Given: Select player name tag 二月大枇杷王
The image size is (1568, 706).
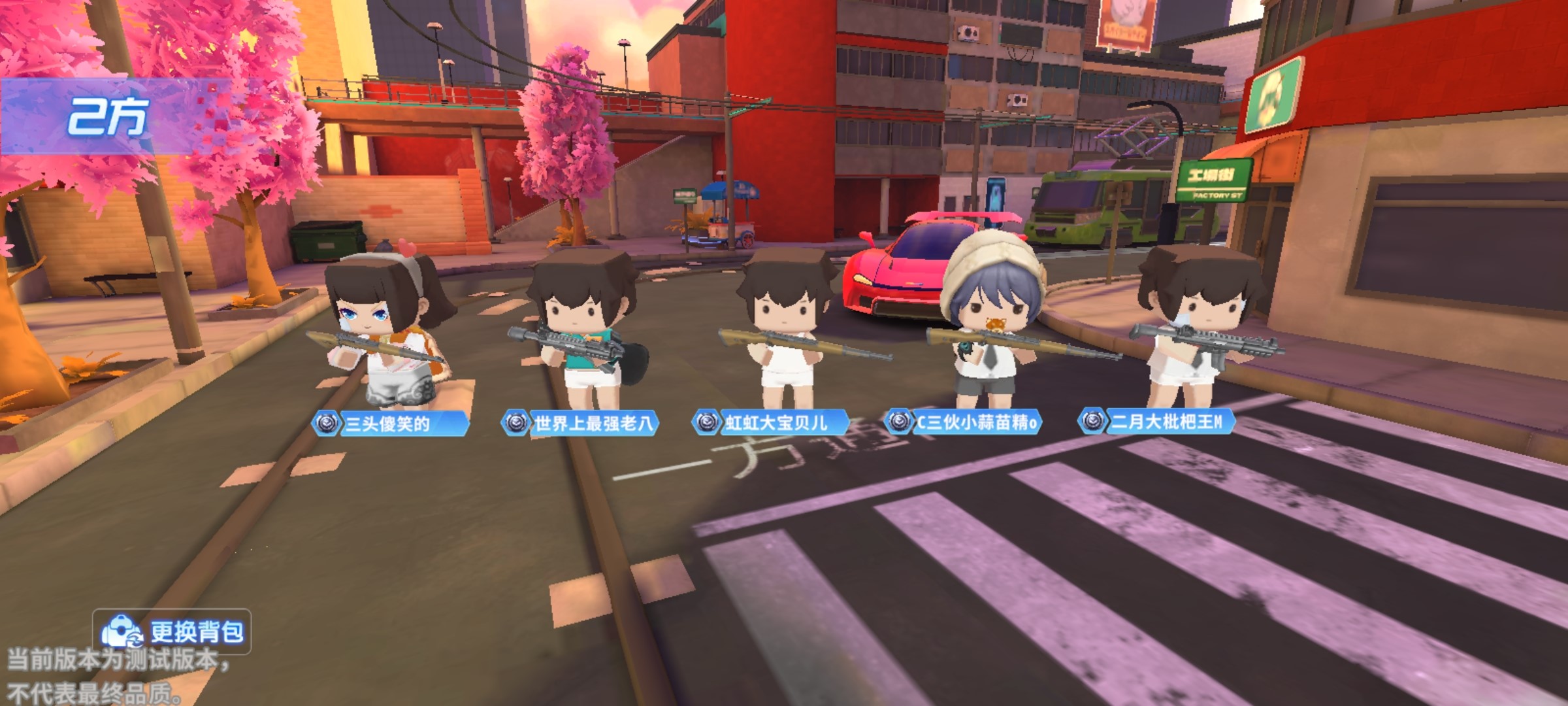Looking at the screenshot, I should coord(1157,421).
